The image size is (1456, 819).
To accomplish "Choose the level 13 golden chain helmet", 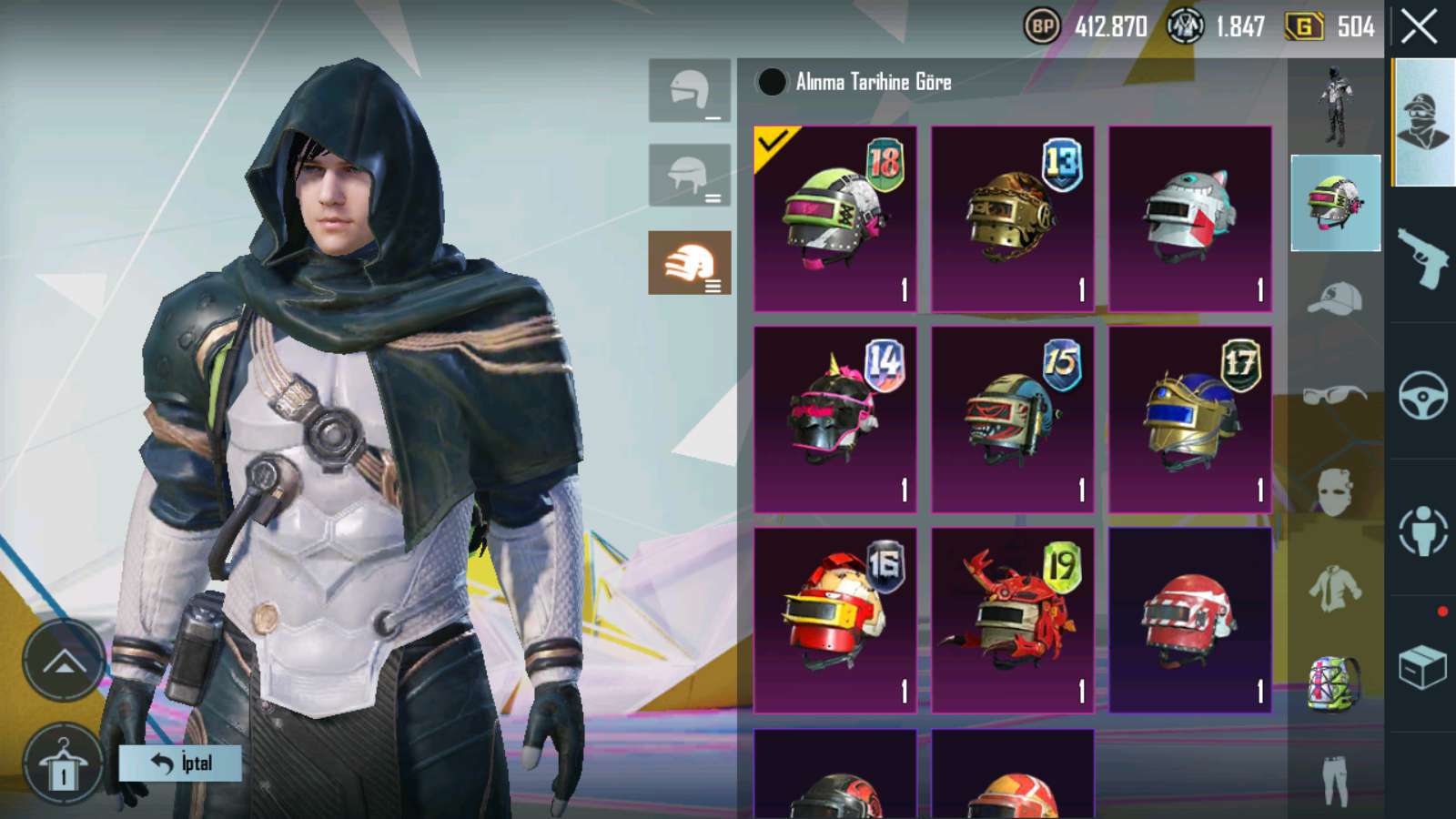I will 1012,218.
